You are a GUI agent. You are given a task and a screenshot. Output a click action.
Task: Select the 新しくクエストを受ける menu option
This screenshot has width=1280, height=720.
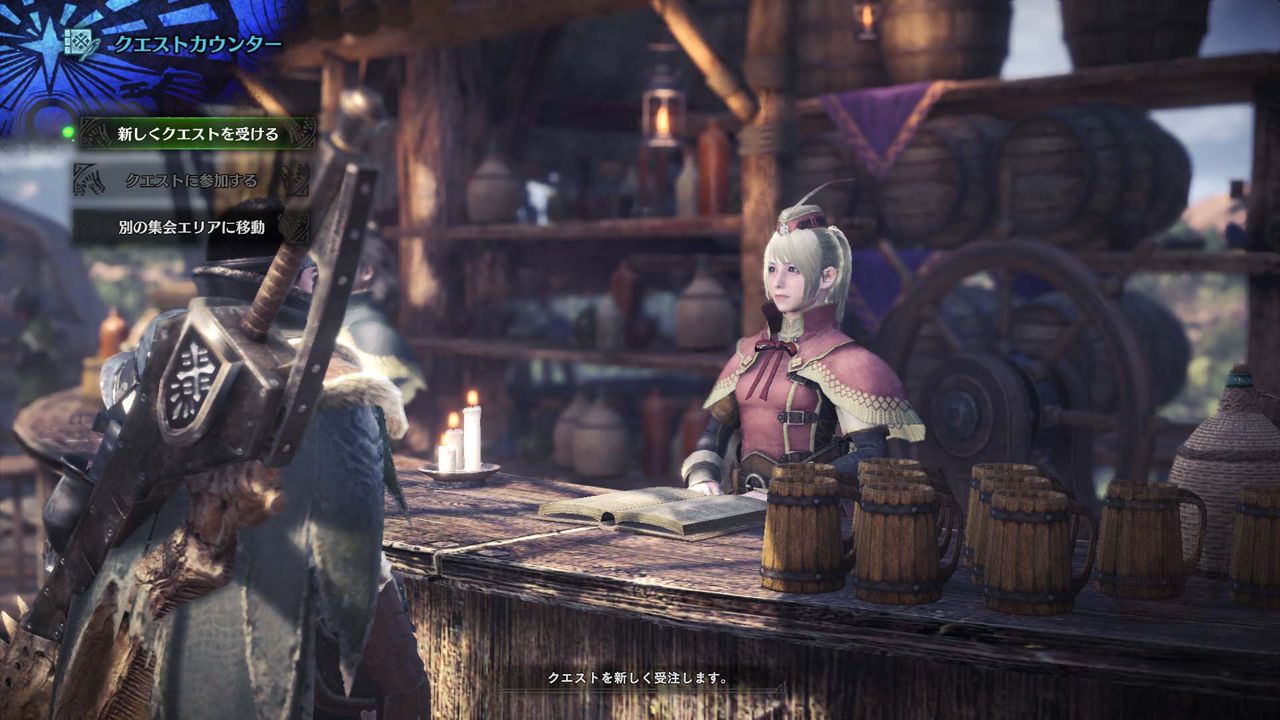coord(196,131)
